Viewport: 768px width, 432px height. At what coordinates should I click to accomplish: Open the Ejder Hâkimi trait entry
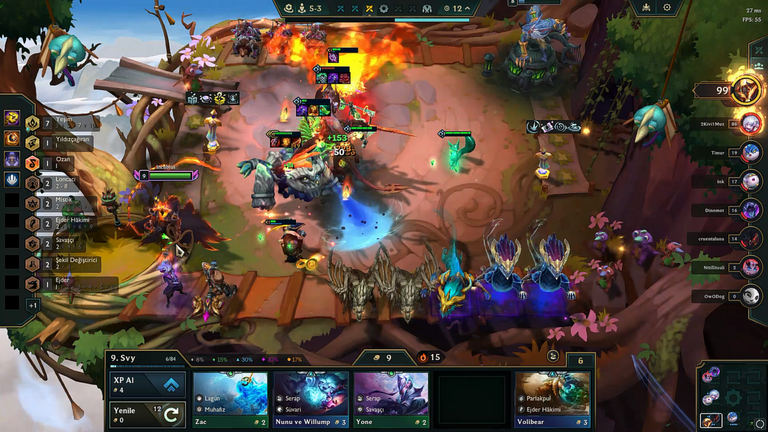coord(60,223)
